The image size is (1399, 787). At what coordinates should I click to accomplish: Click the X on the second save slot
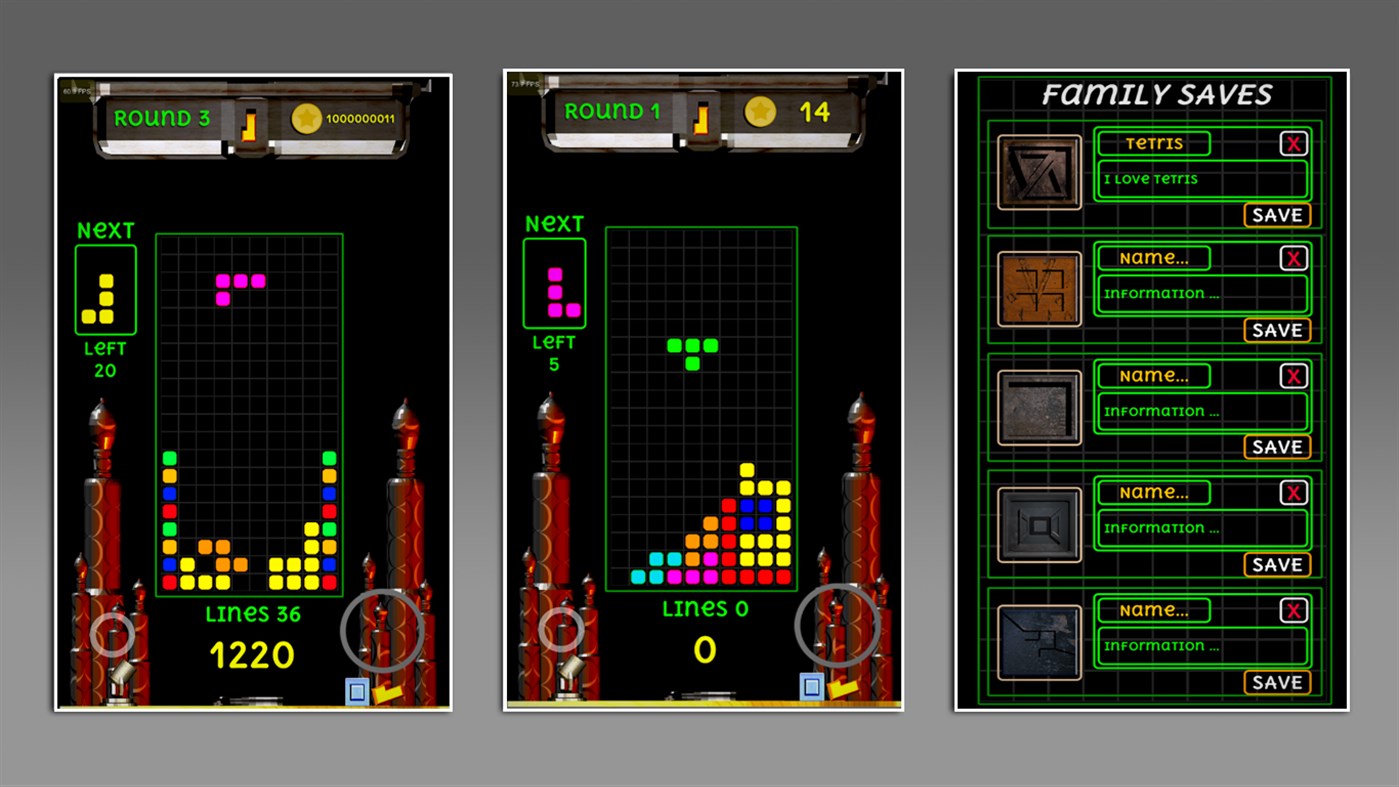(x=1293, y=257)
